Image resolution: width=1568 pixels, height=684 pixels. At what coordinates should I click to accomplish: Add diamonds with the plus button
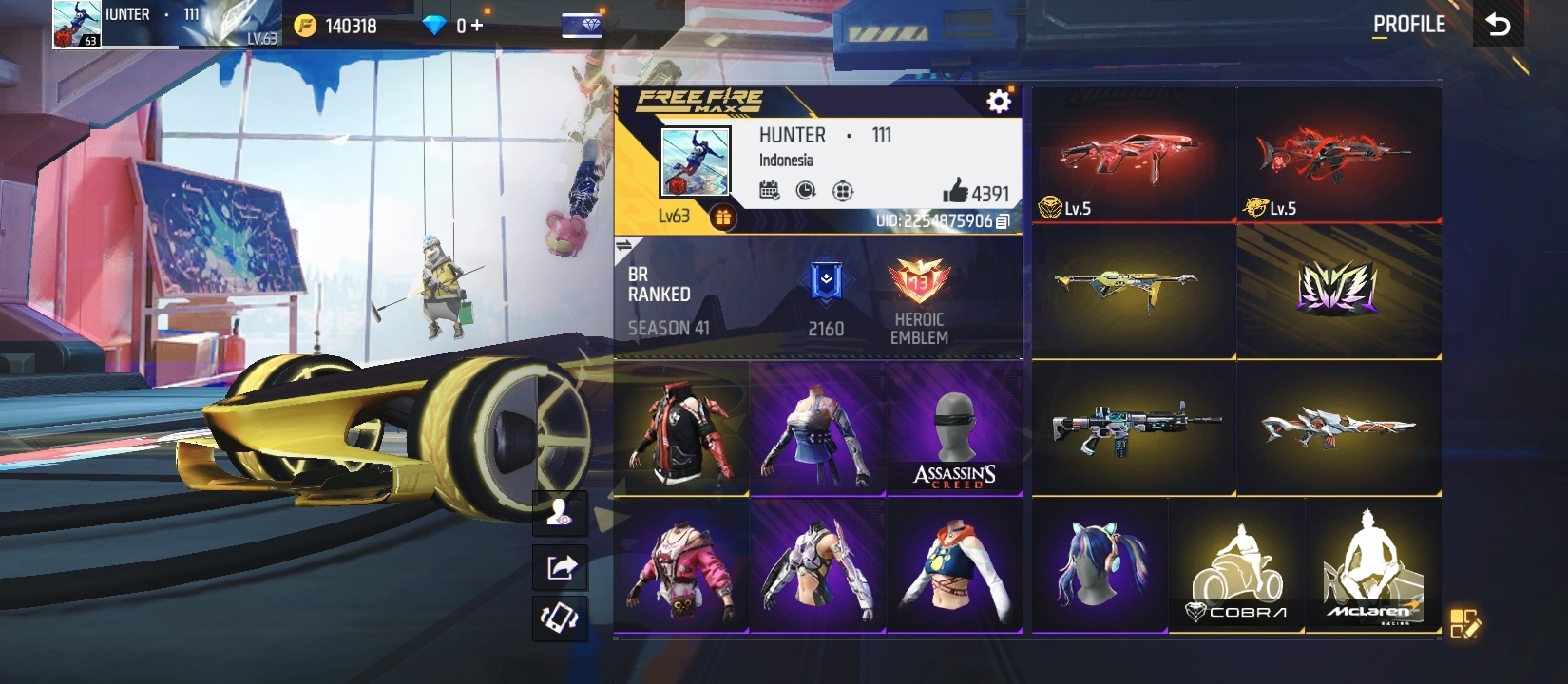tap(477, 26)
